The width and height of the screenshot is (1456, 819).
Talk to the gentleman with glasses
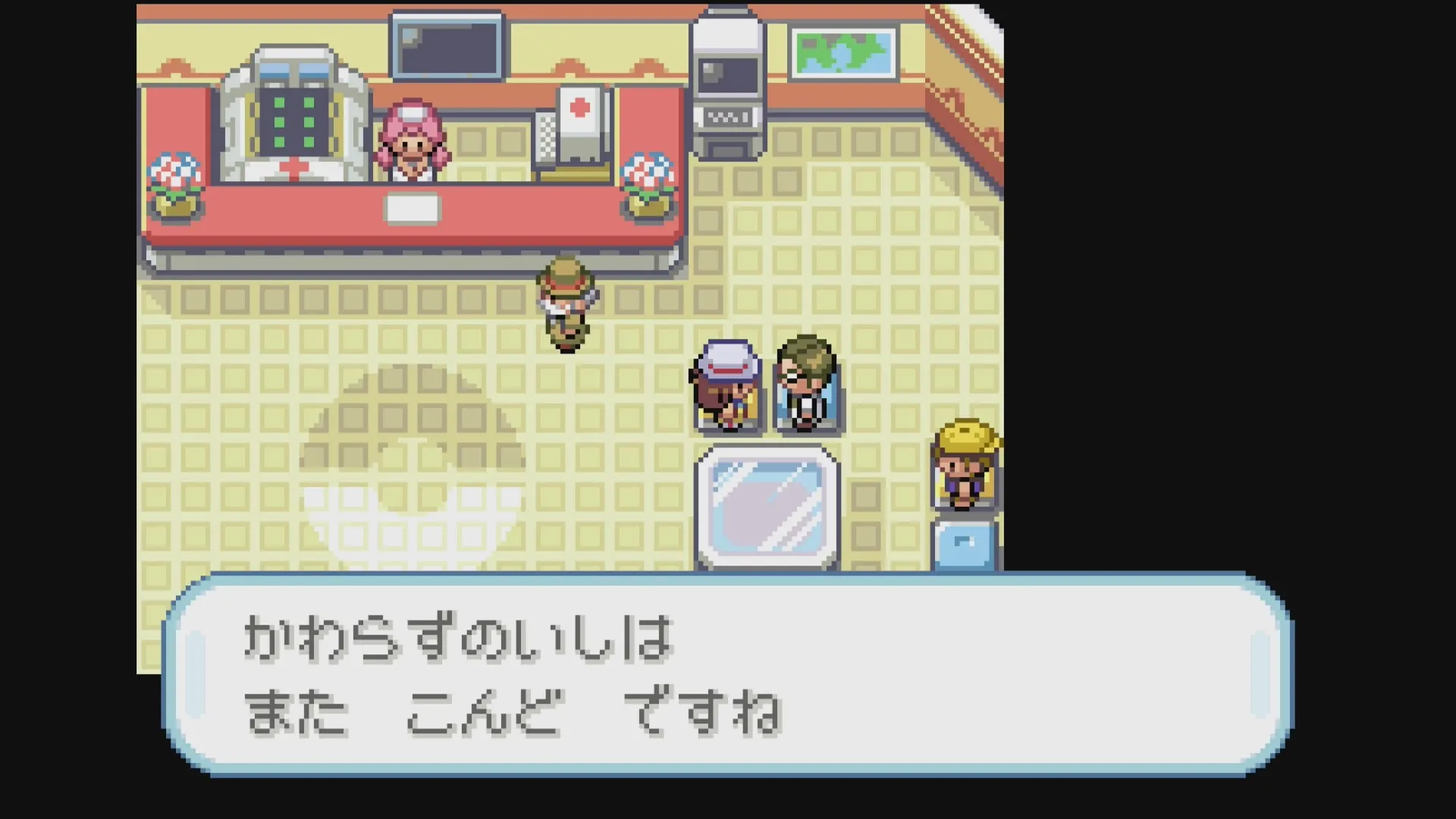tap(806, 383)
